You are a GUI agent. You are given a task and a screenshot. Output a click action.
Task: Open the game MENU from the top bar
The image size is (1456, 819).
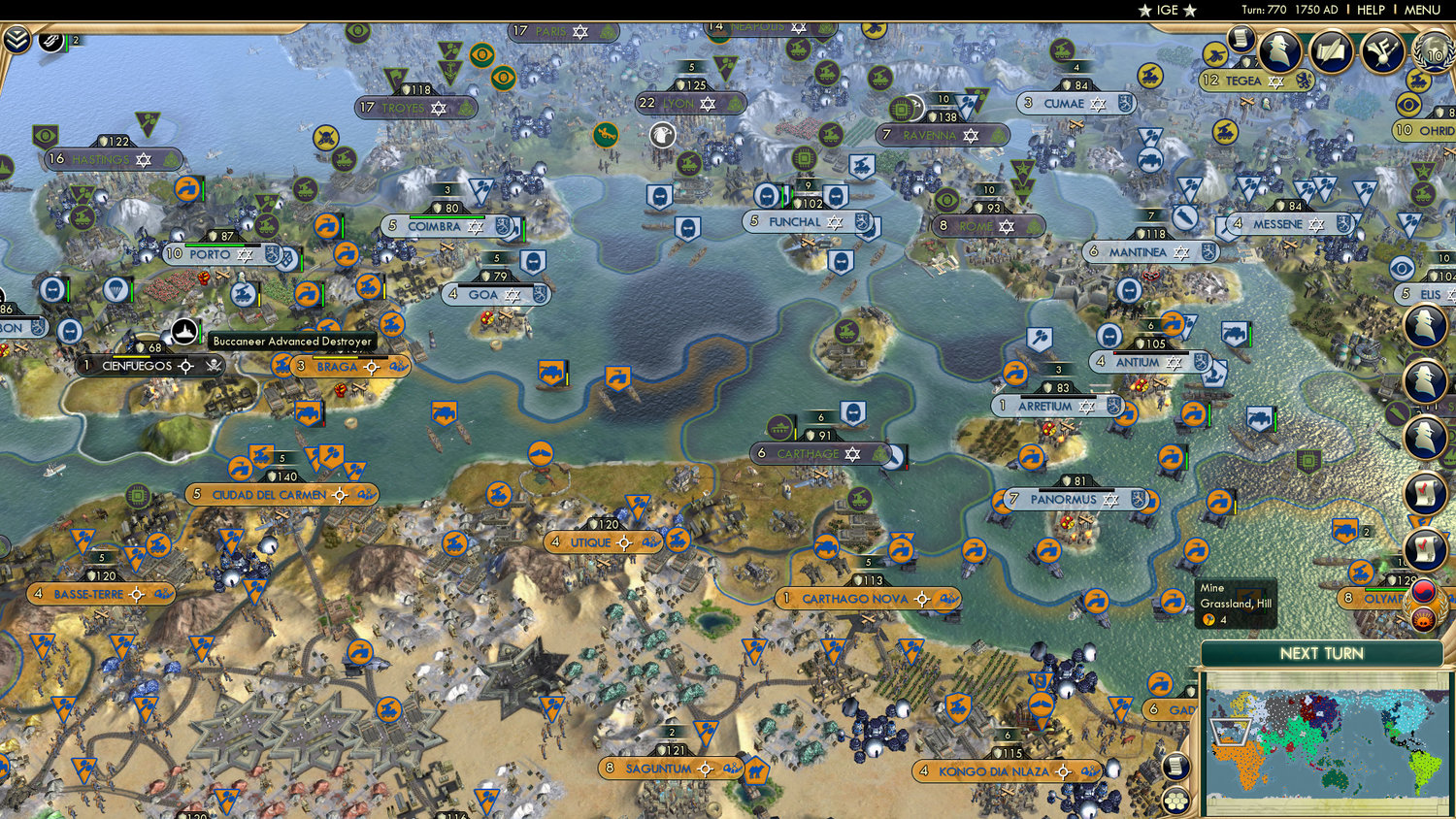(1423, 10)
